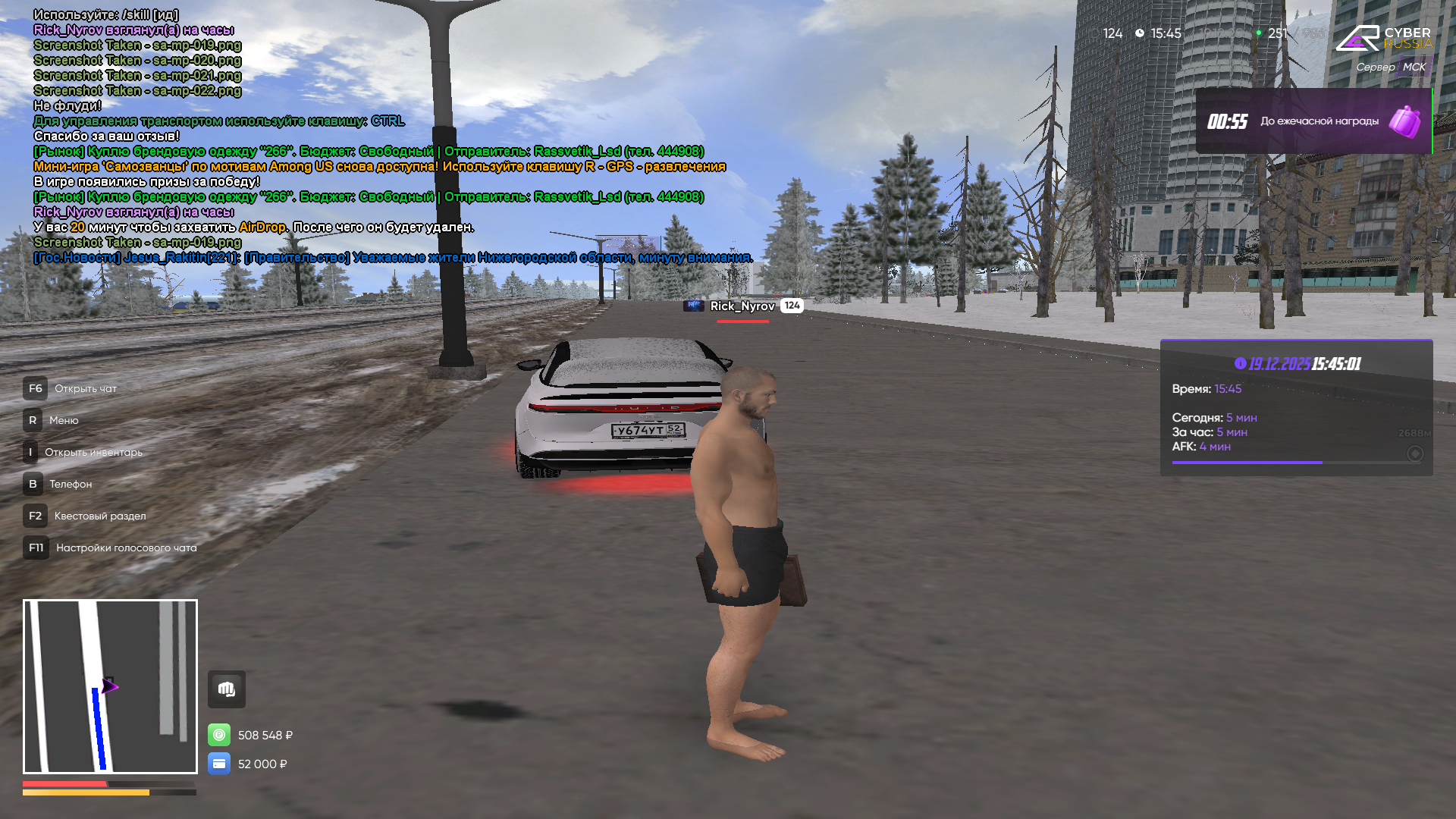Click the Гос.Новости chat message
The width and height of the screenshot is (1456, 819).
(x=393, y=258)
